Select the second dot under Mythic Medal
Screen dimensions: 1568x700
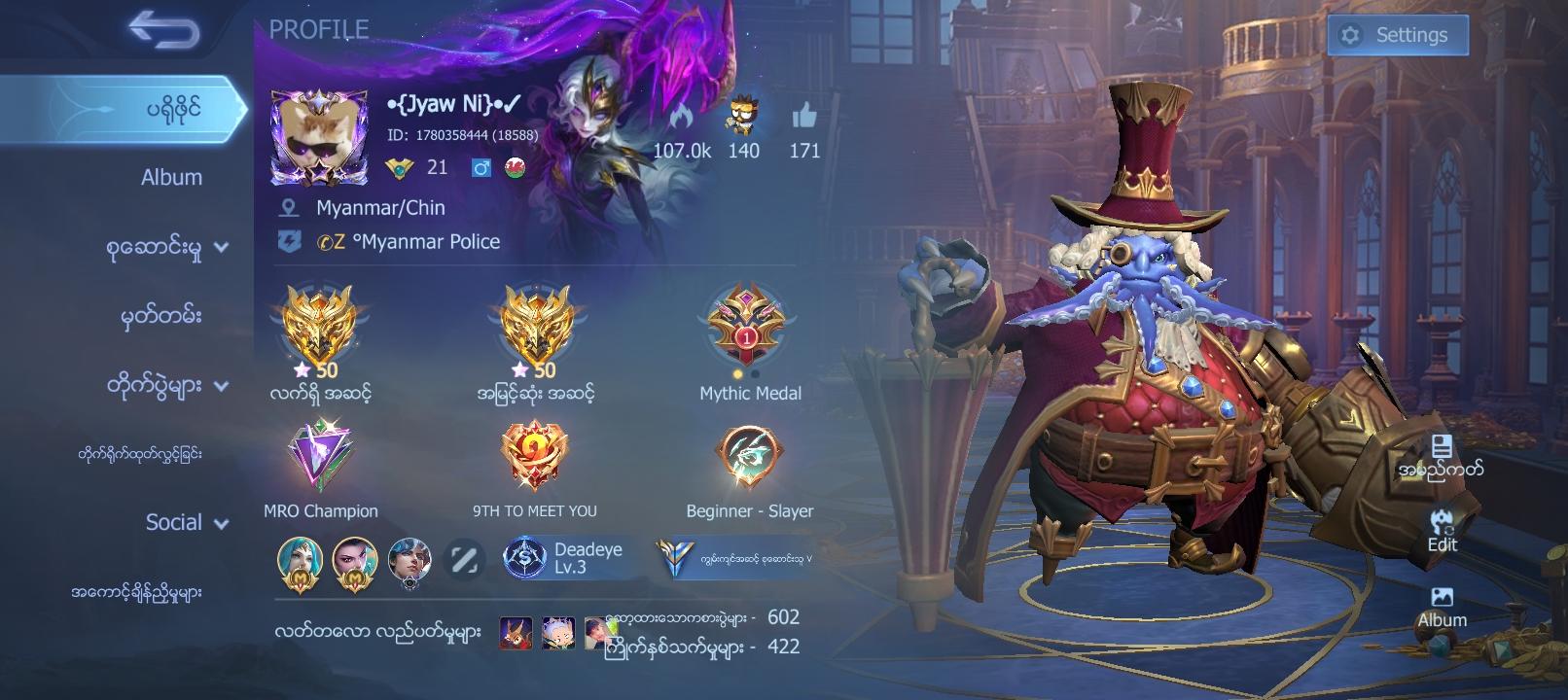pos(757,371)
